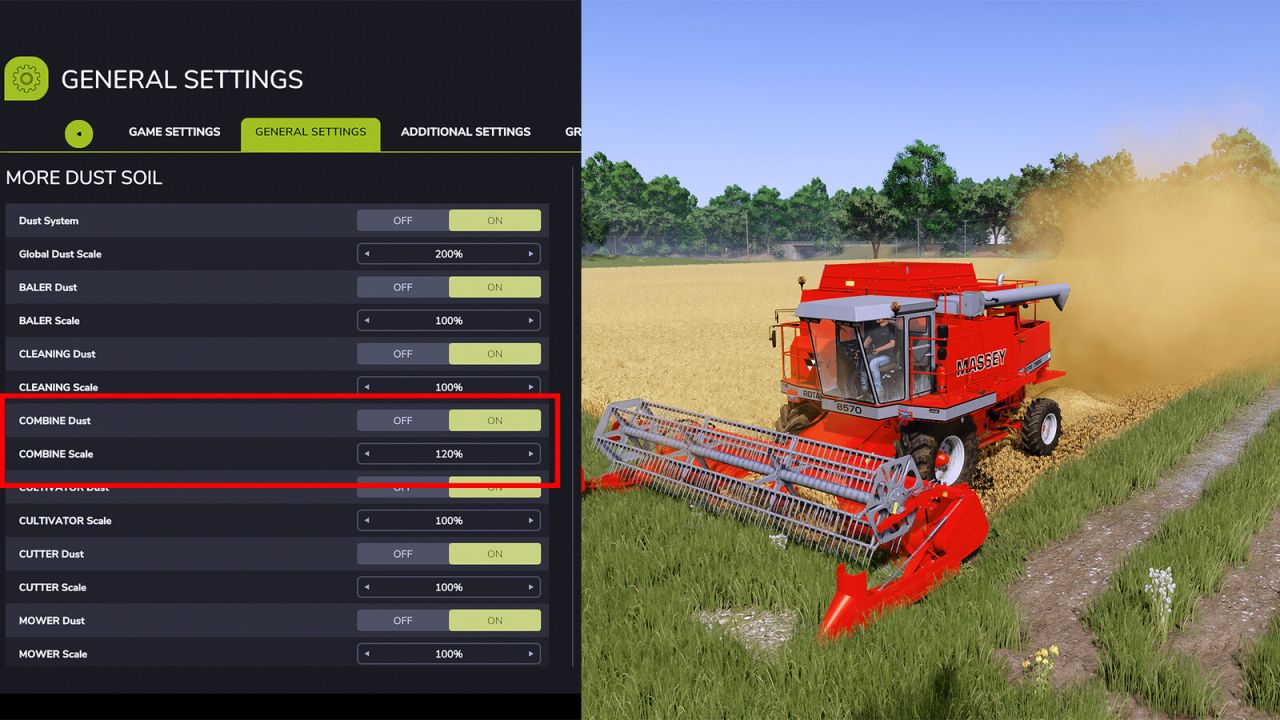The image size is (1280, 720).
Task: Turn off MOWER Dust
Action: (402, 620)
